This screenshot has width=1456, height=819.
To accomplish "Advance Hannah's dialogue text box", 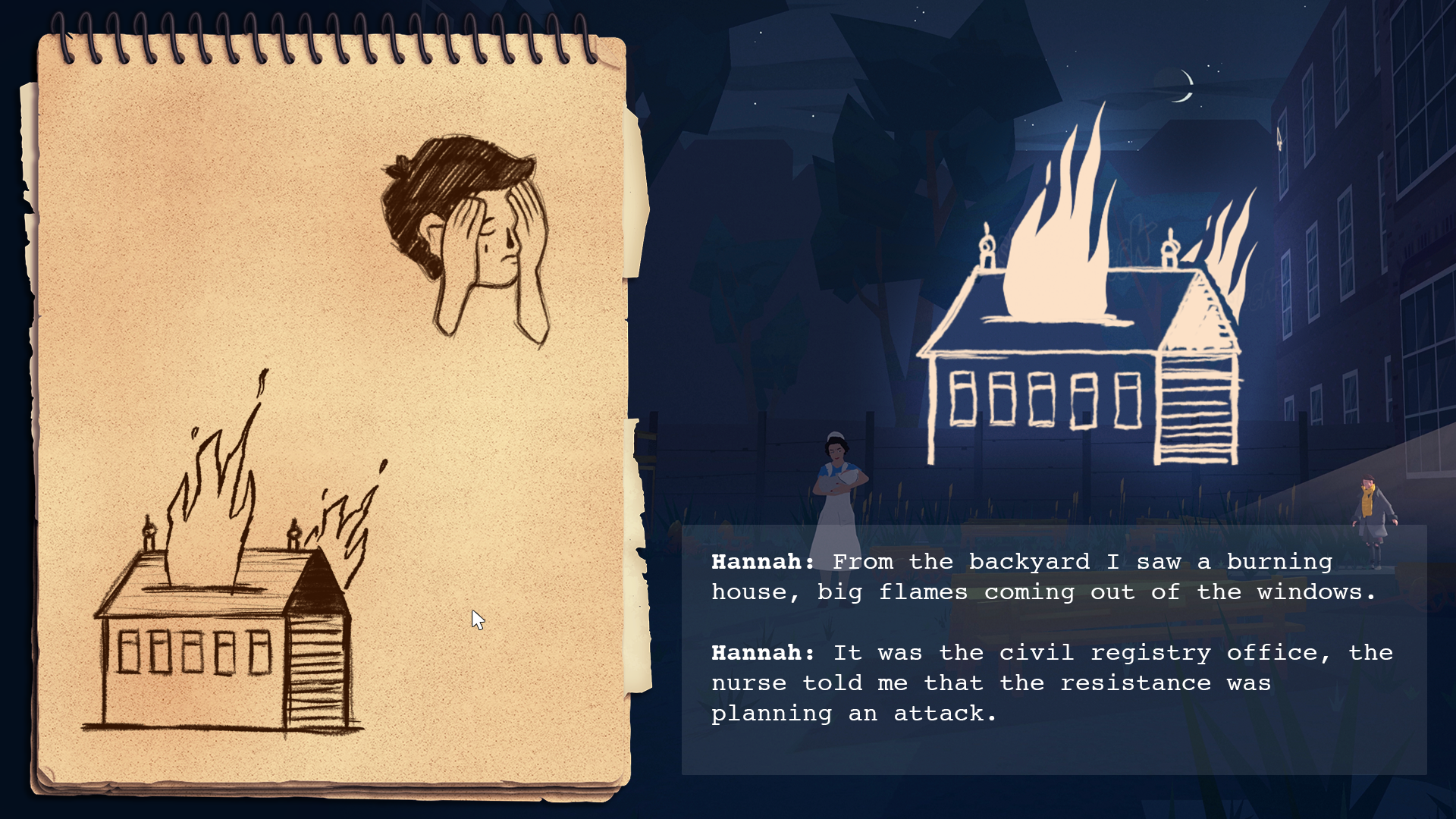I will pos(1053,649).
